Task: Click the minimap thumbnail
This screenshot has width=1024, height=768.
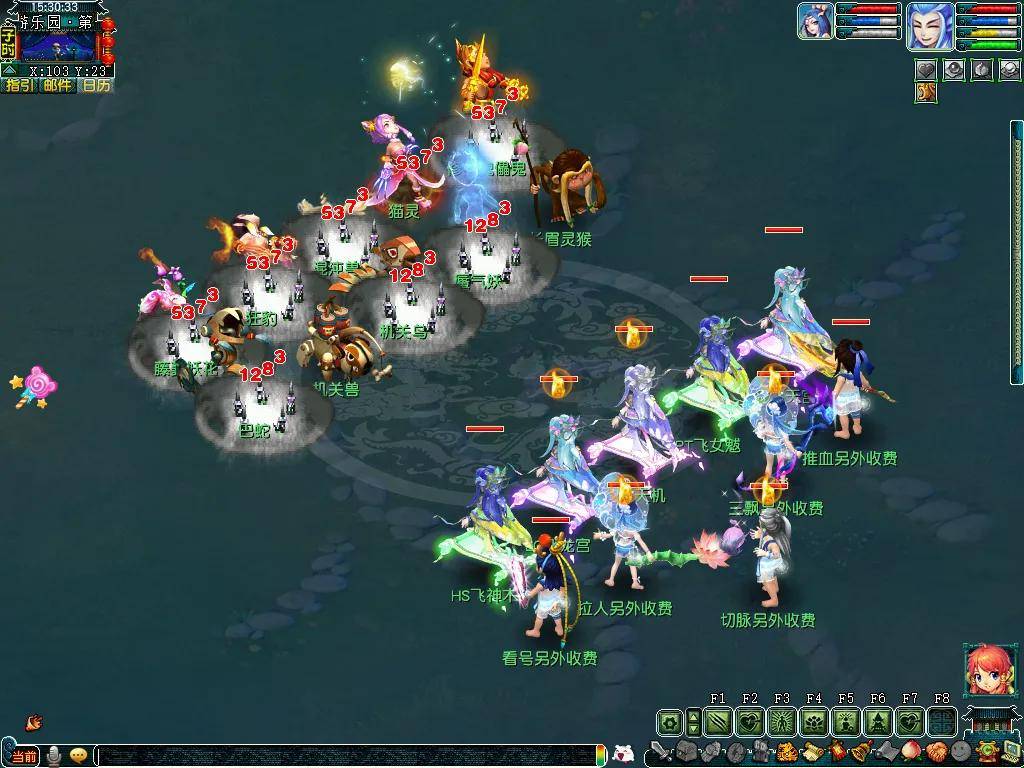Action: pos(58,45)
